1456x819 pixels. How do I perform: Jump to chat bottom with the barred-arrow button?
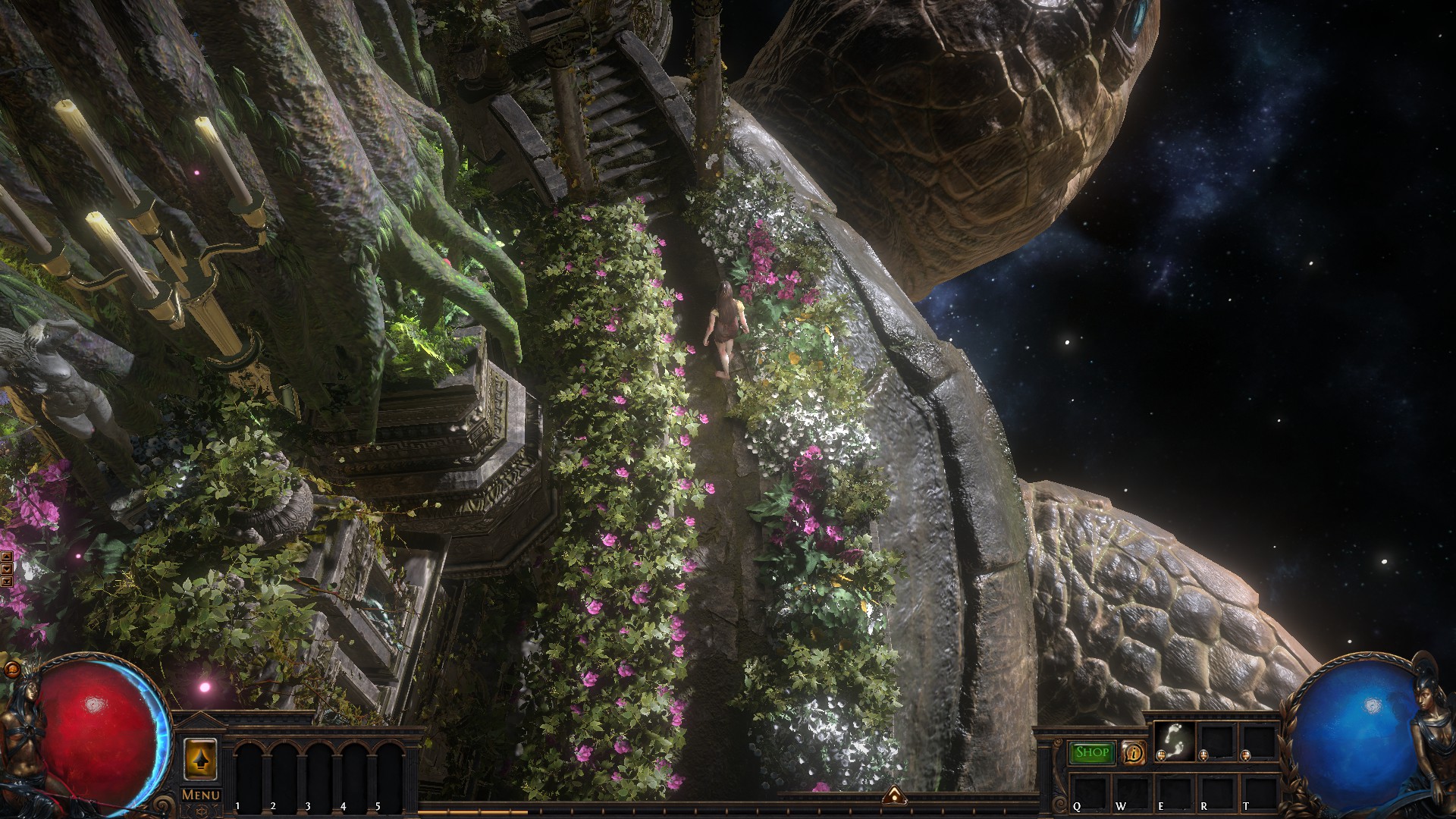click(7, 581)
